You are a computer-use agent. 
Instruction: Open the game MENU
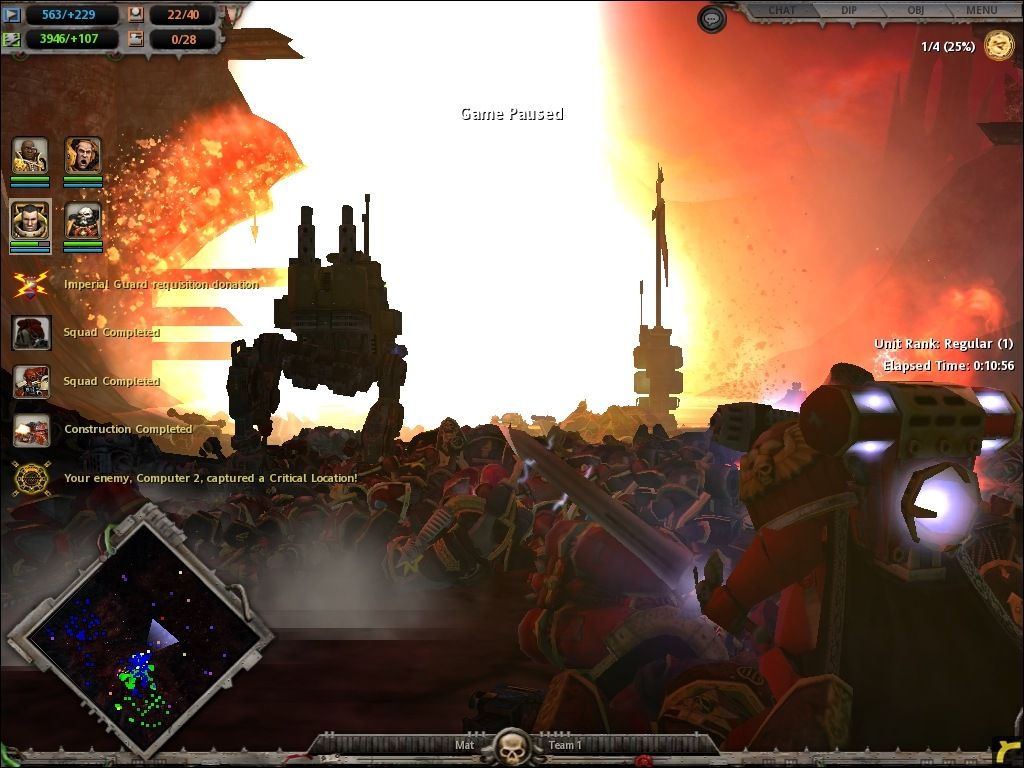click(981, 11)
